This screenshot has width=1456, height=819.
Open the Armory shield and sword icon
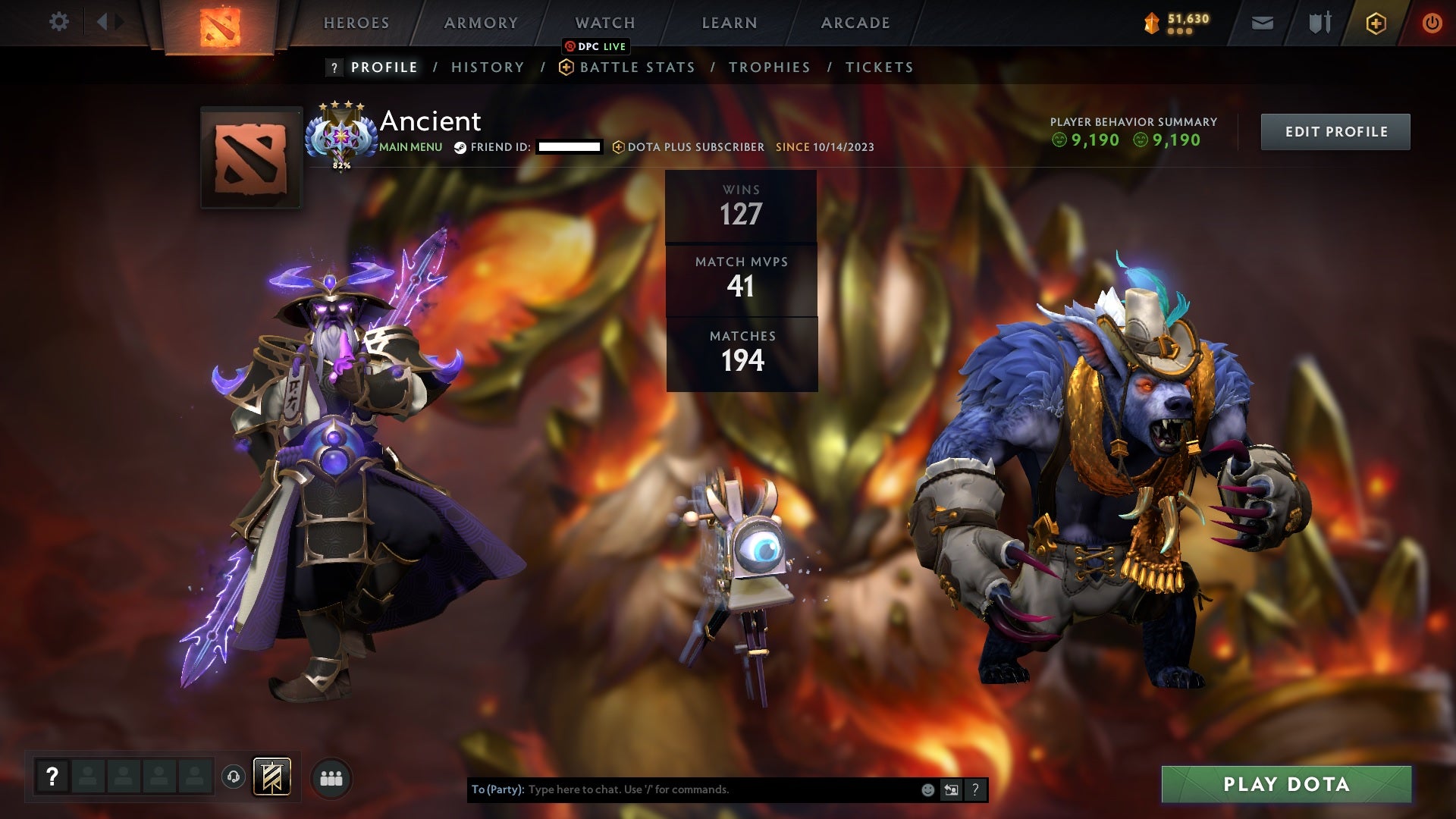click(x=1318, y=23)
